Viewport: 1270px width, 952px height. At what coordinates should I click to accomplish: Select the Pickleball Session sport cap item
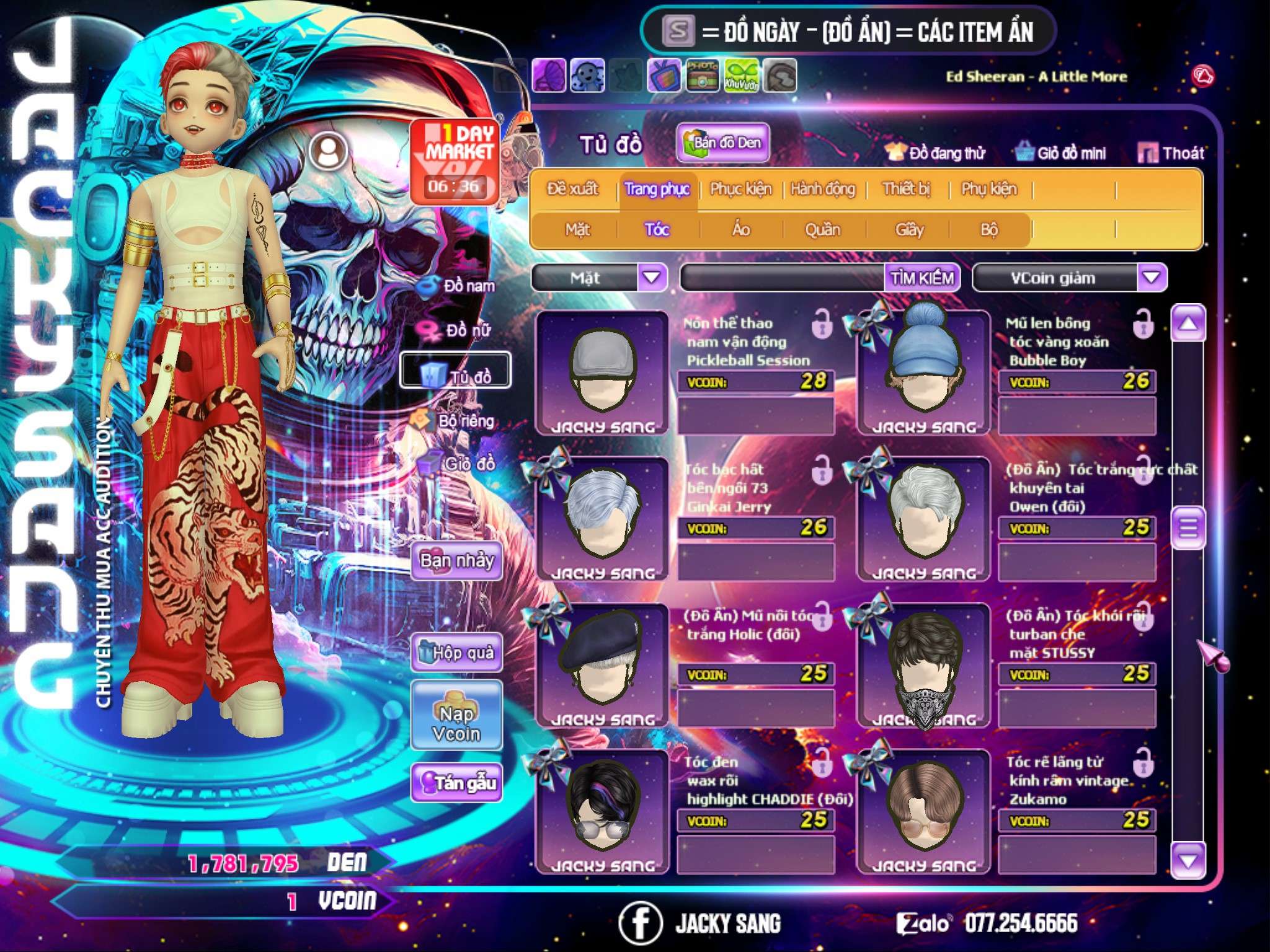point(602,373)
